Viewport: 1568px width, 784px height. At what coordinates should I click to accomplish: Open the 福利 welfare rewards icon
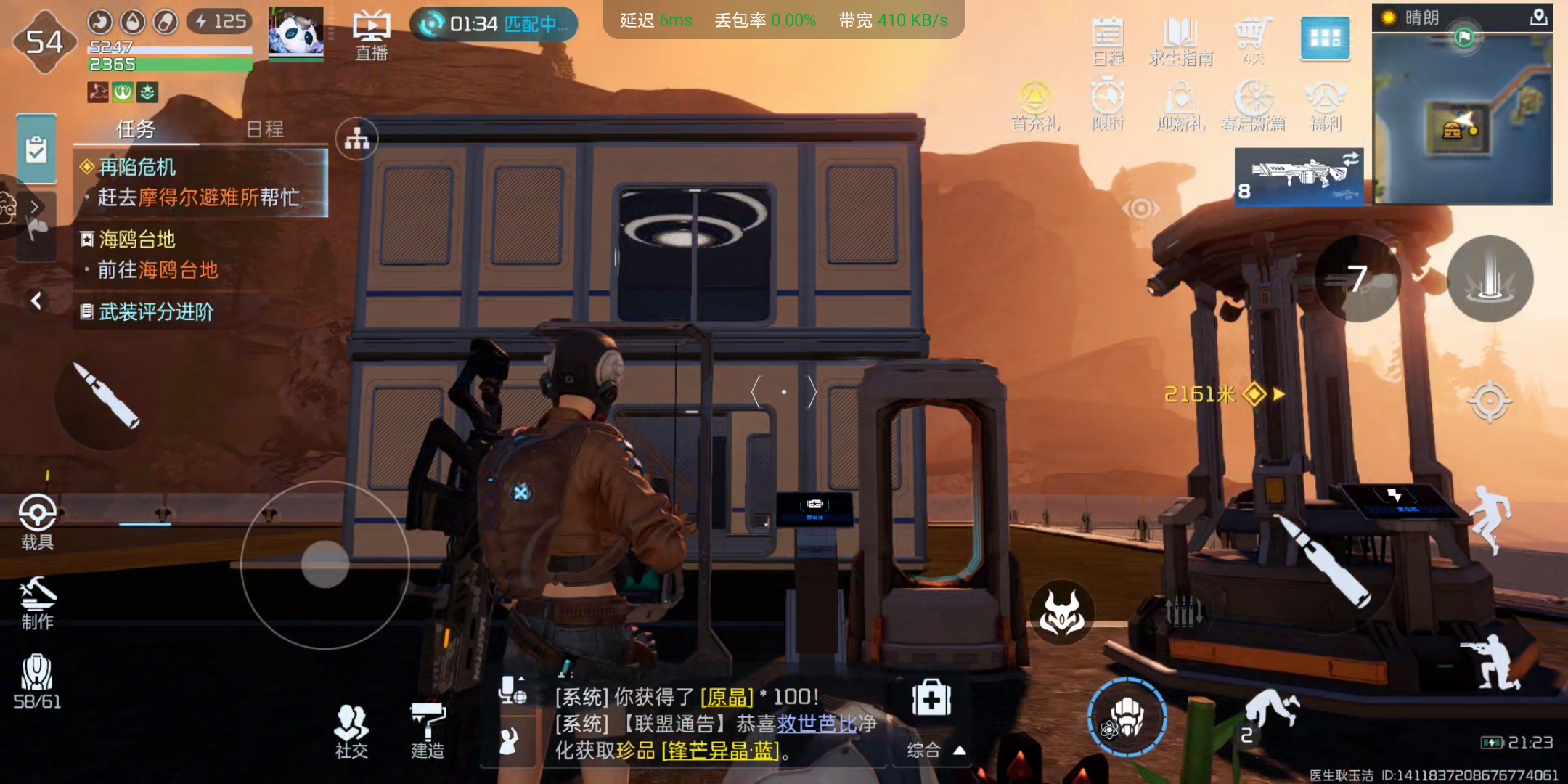tap(1326, 105)
